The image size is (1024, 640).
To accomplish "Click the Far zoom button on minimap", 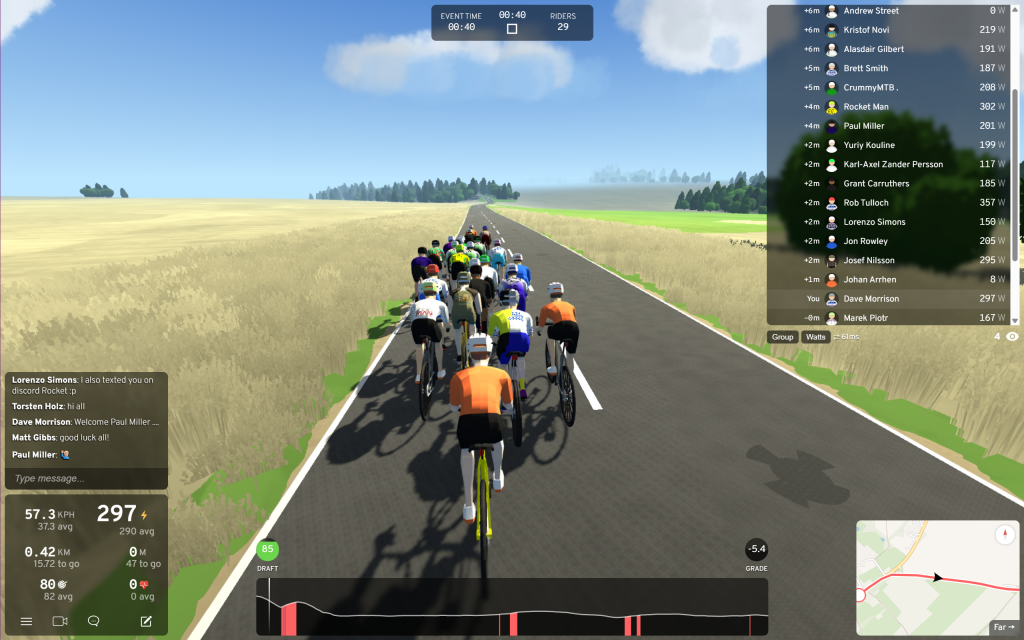I will coord(1003,627).
